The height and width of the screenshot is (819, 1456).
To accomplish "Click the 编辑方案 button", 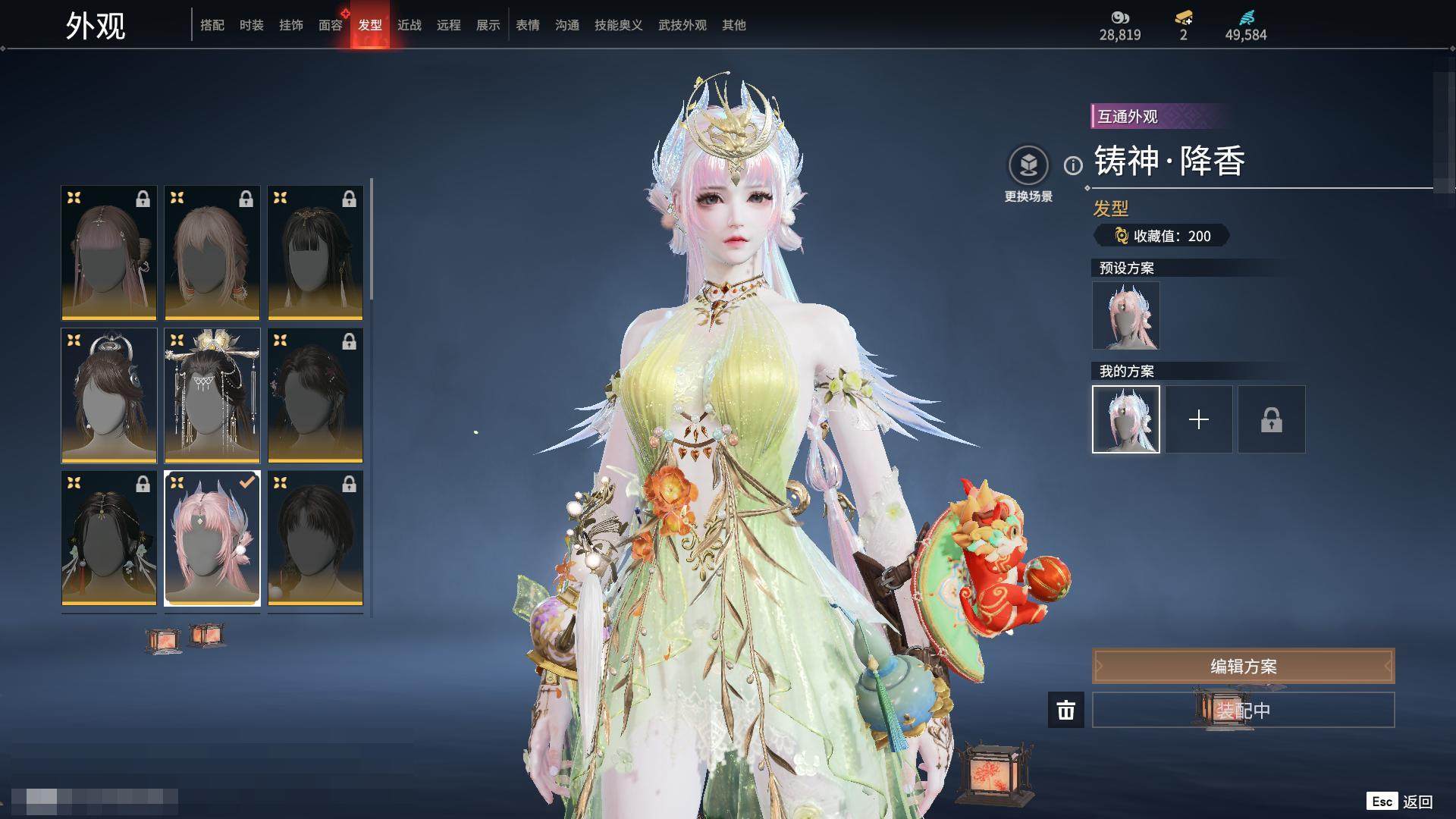I will 1243,667.
